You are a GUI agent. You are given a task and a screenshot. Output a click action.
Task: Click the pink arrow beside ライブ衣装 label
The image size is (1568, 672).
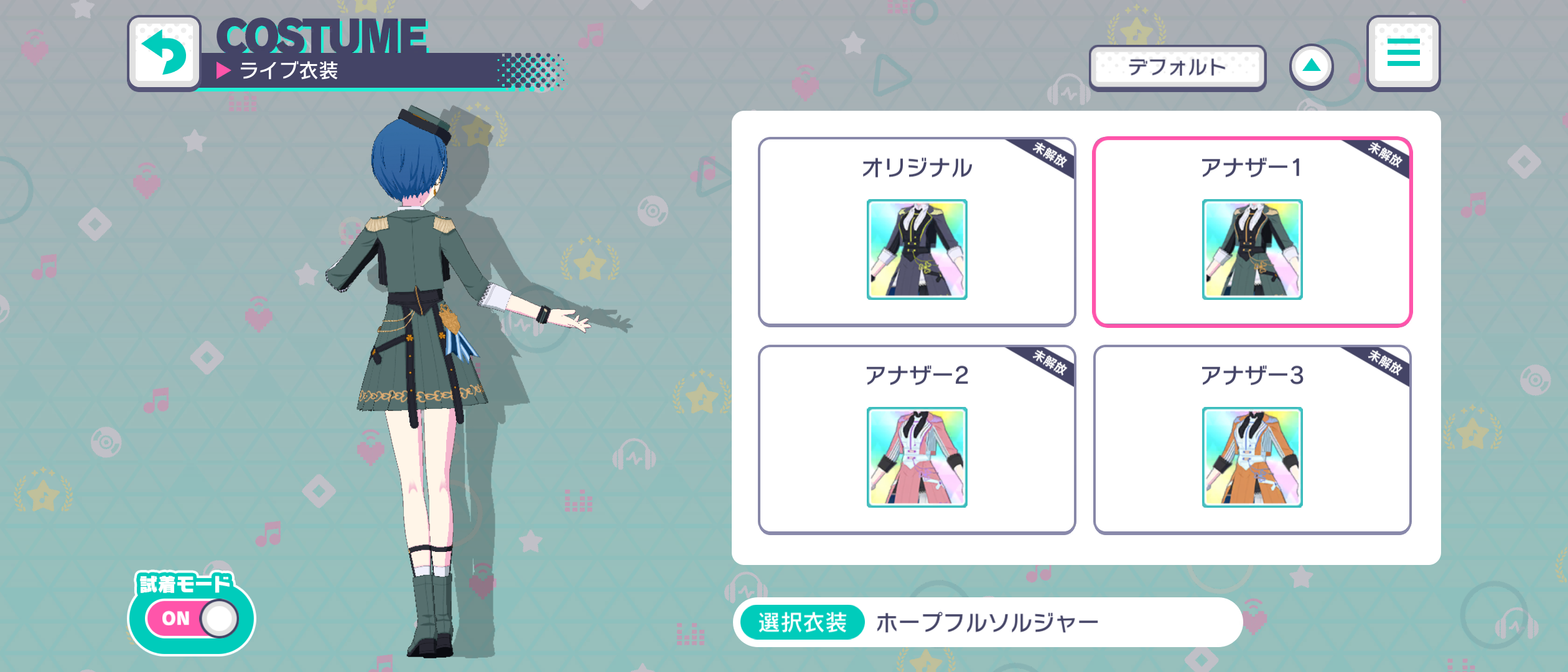point(224,71)
